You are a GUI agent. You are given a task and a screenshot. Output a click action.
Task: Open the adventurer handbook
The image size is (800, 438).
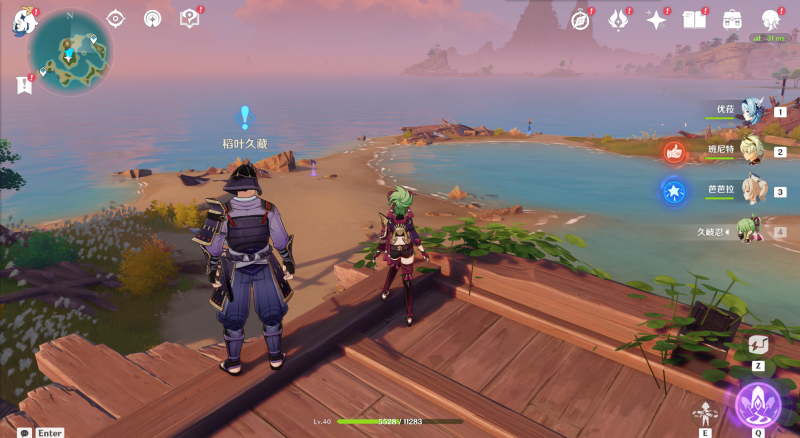tap(693, 19)
